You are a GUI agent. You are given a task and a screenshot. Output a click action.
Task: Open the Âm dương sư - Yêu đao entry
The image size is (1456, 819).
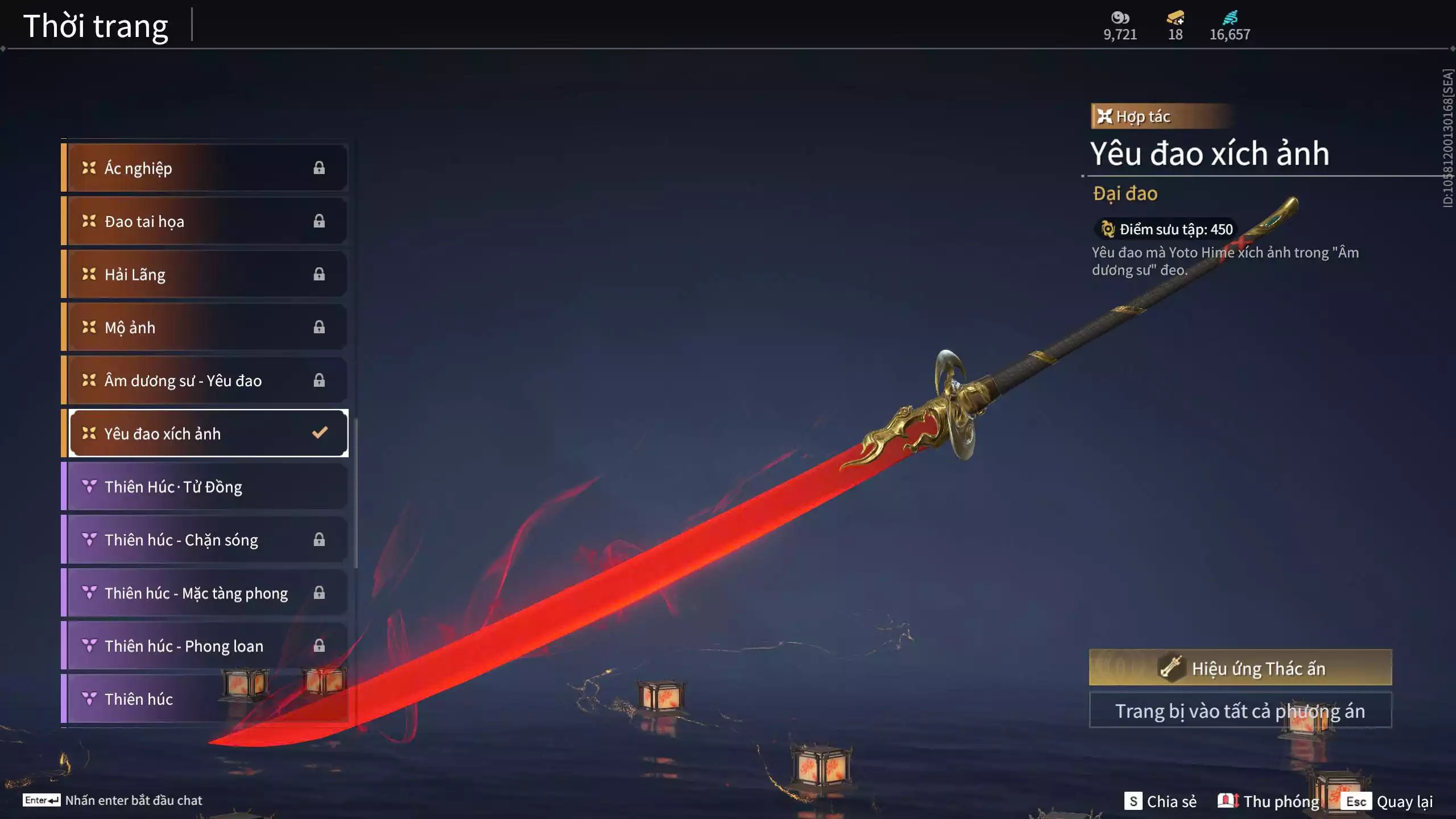(x=205, y=380)
